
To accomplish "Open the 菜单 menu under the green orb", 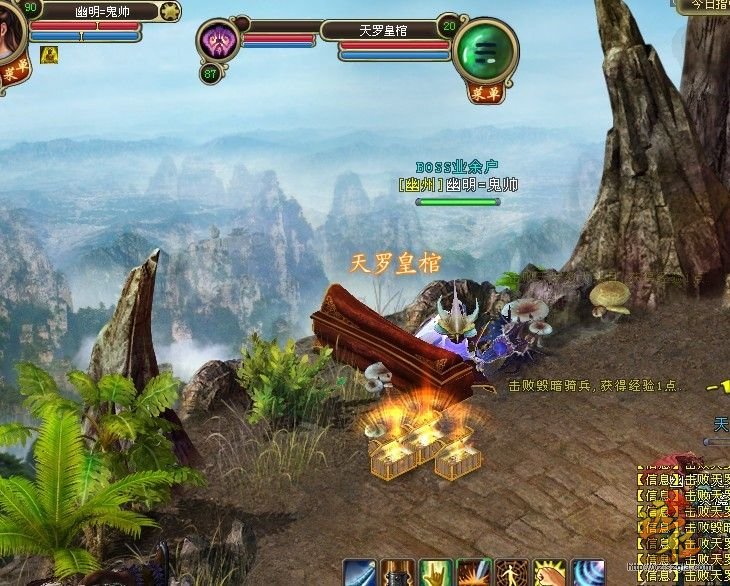I will tap(485, 92).
